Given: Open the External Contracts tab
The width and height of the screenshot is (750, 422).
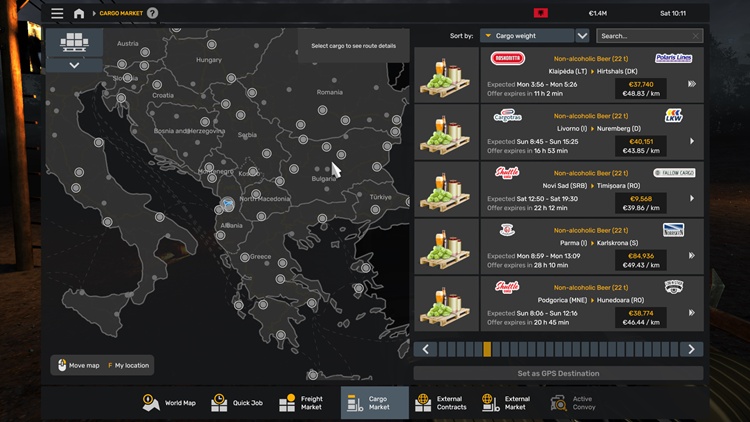Looking at the screenshot, I should tap(440, 403).
